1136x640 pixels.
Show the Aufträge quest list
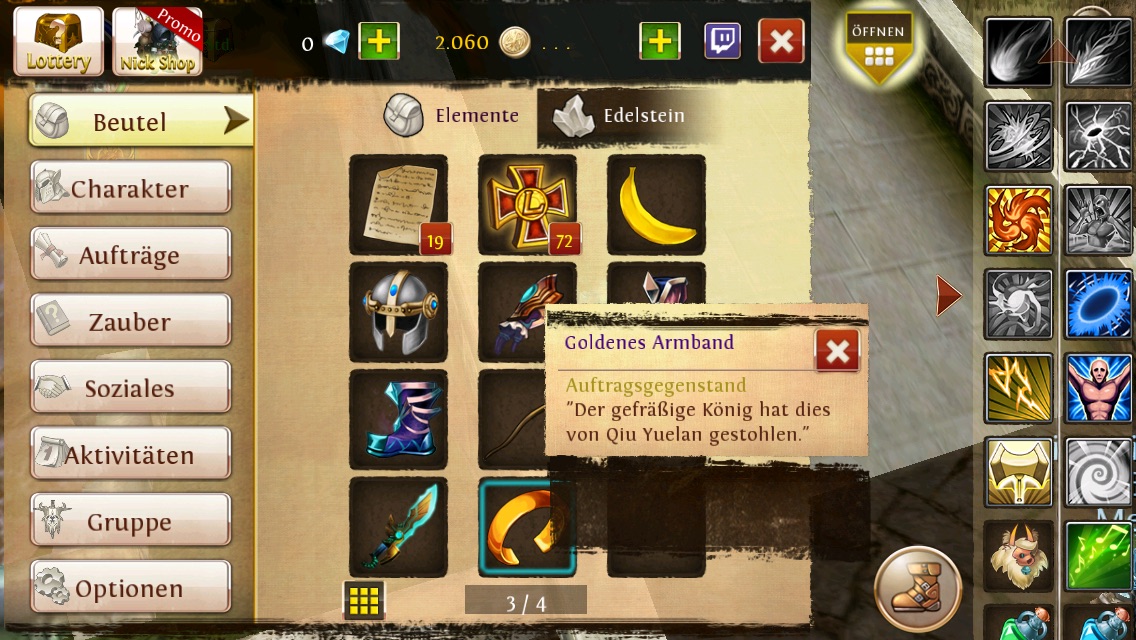130,255
